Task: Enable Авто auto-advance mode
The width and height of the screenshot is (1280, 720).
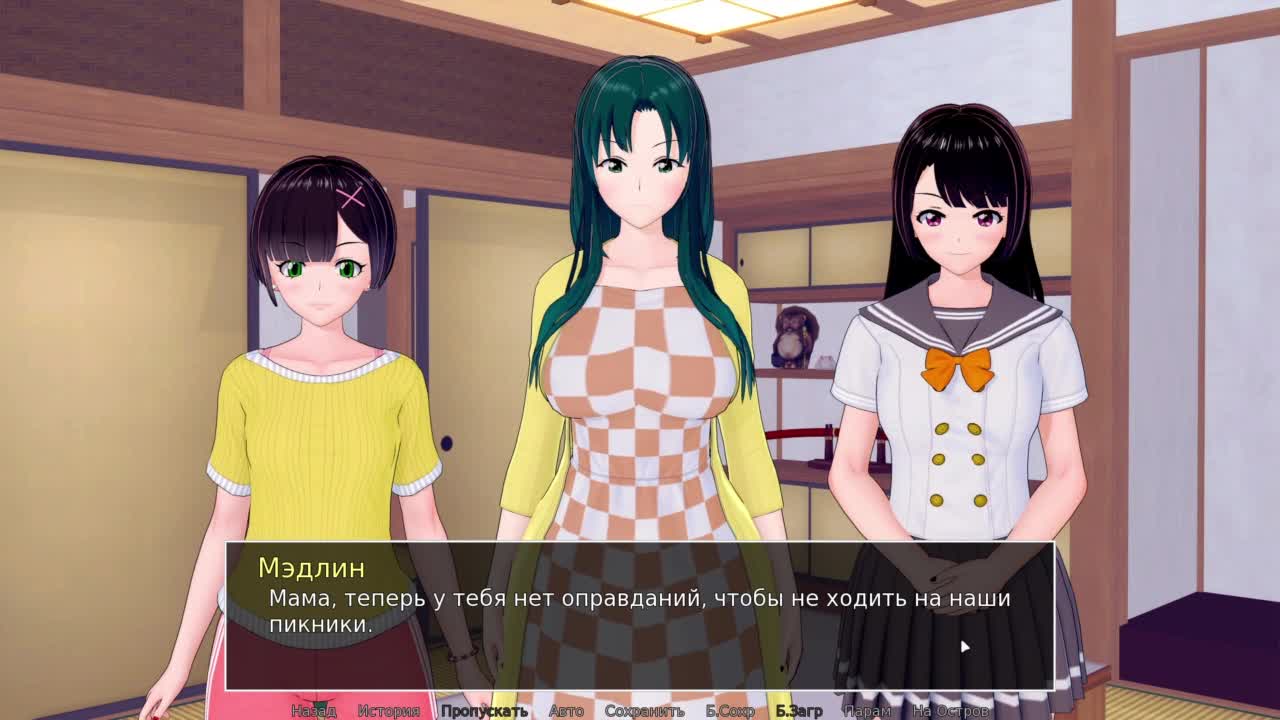Action: [566, 711]
